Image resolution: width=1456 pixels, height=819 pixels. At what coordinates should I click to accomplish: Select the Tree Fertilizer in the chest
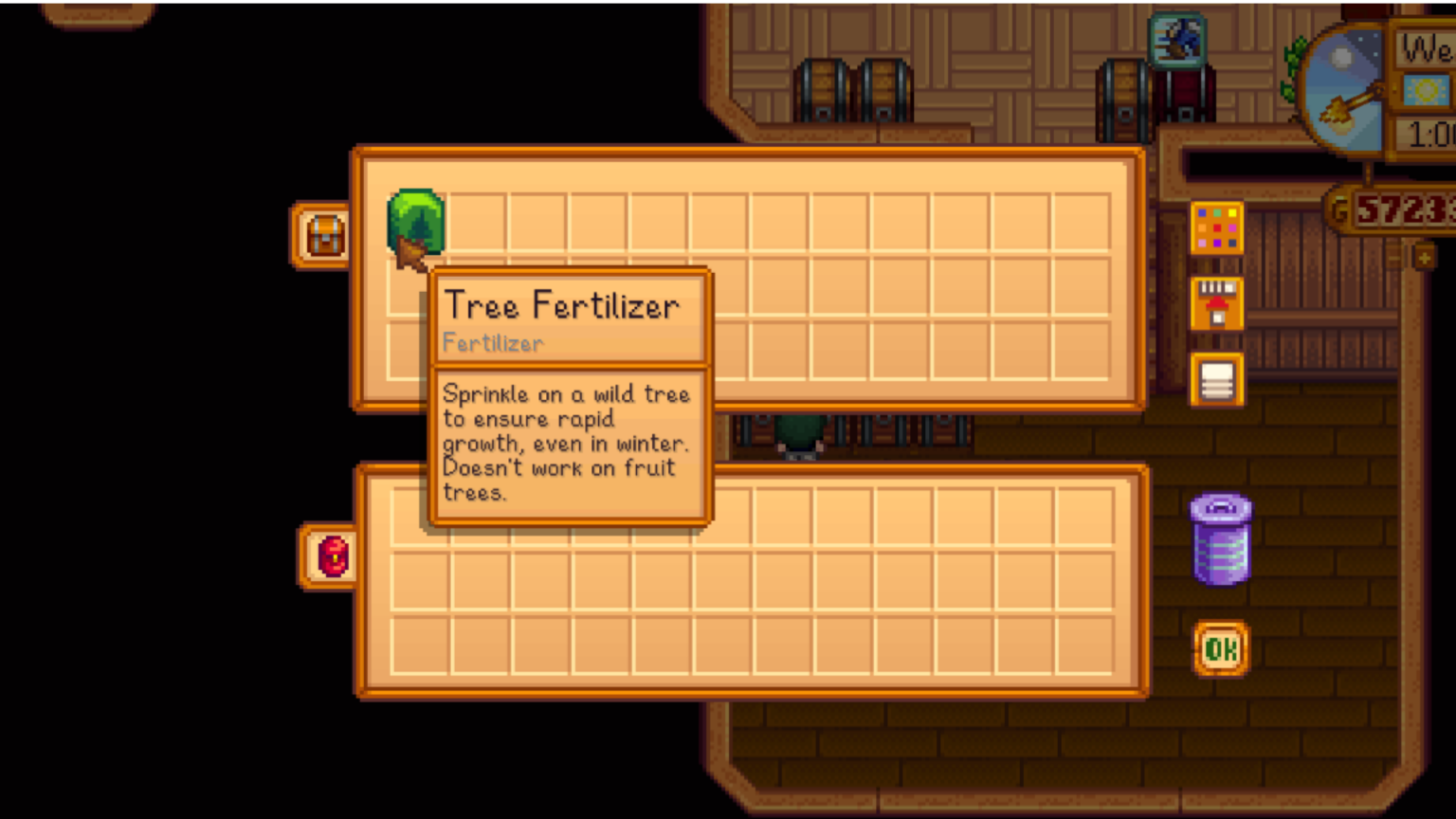[x=415, y=226]
